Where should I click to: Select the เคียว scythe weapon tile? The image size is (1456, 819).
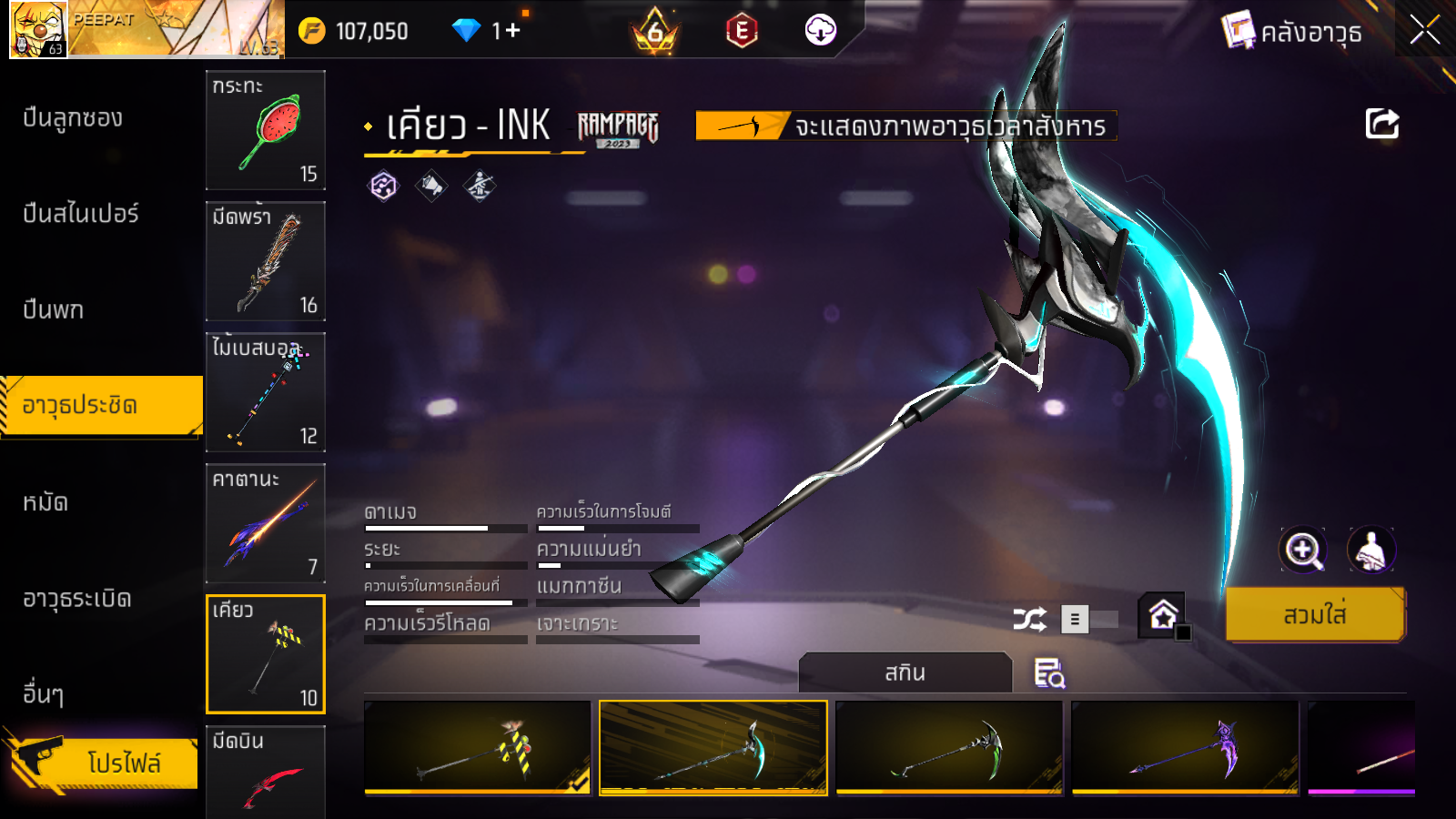coord(265,654)
